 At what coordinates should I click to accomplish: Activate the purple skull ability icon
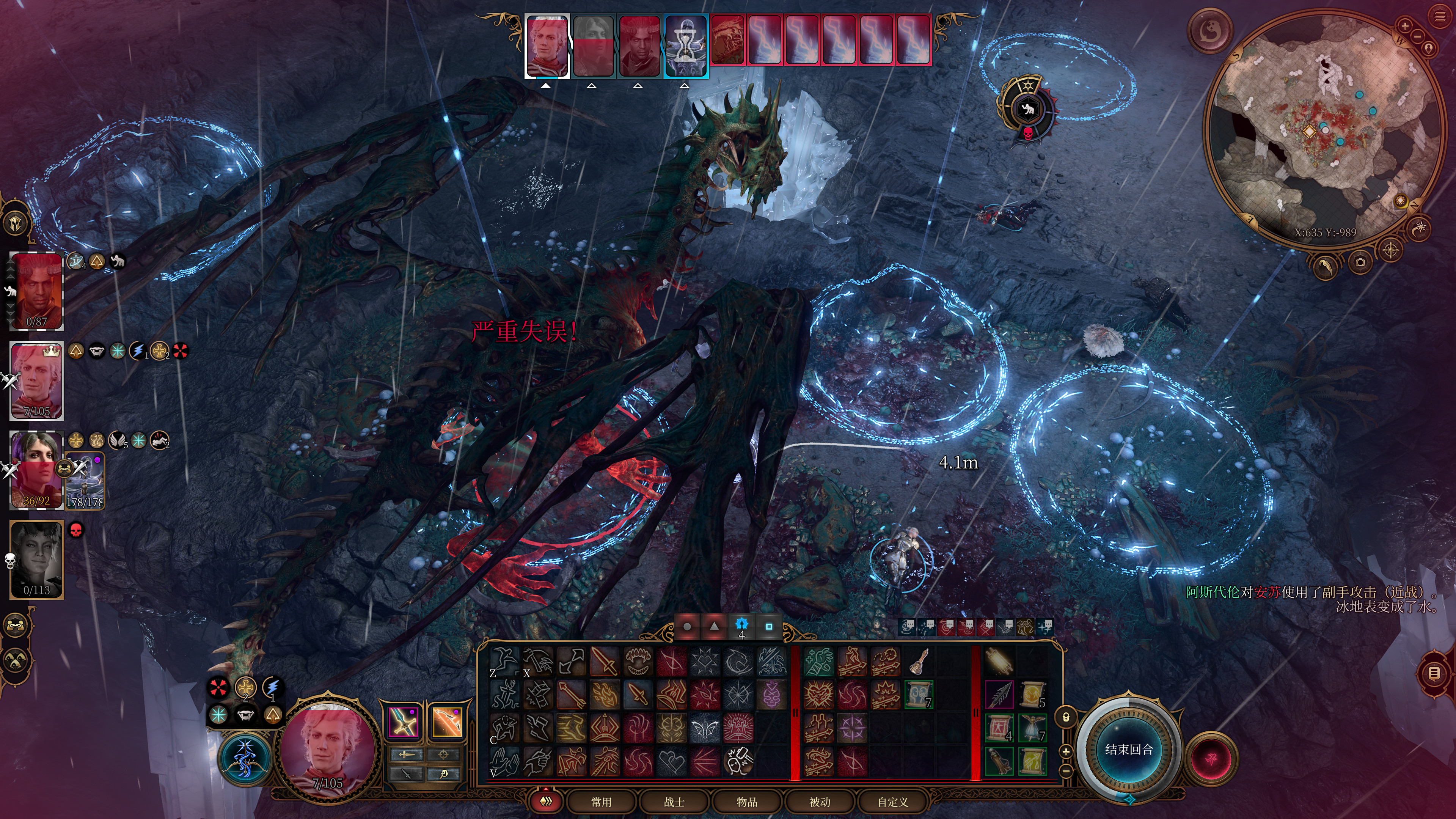pyautogui.click(x=771, y=695)
